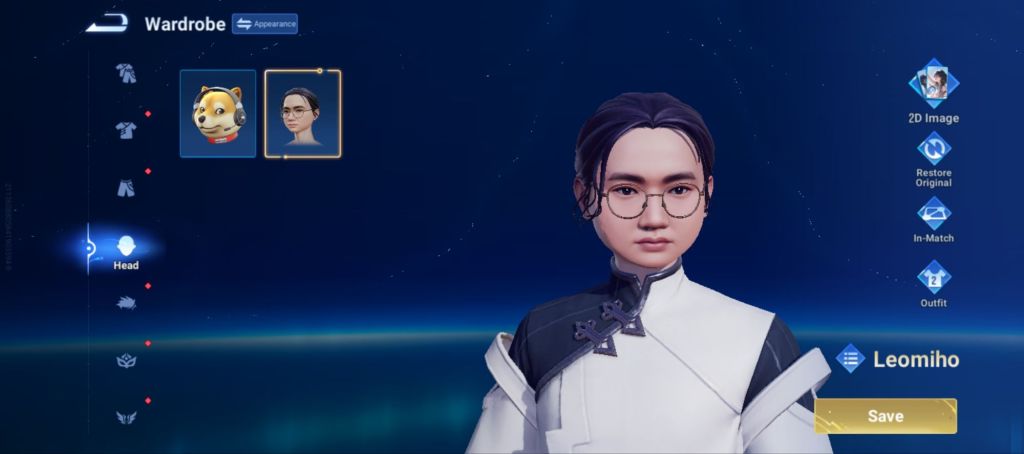Open the full outfit set category
Image resolution: width=1024 pixels, height=454 pixels.
click(126, 72)
